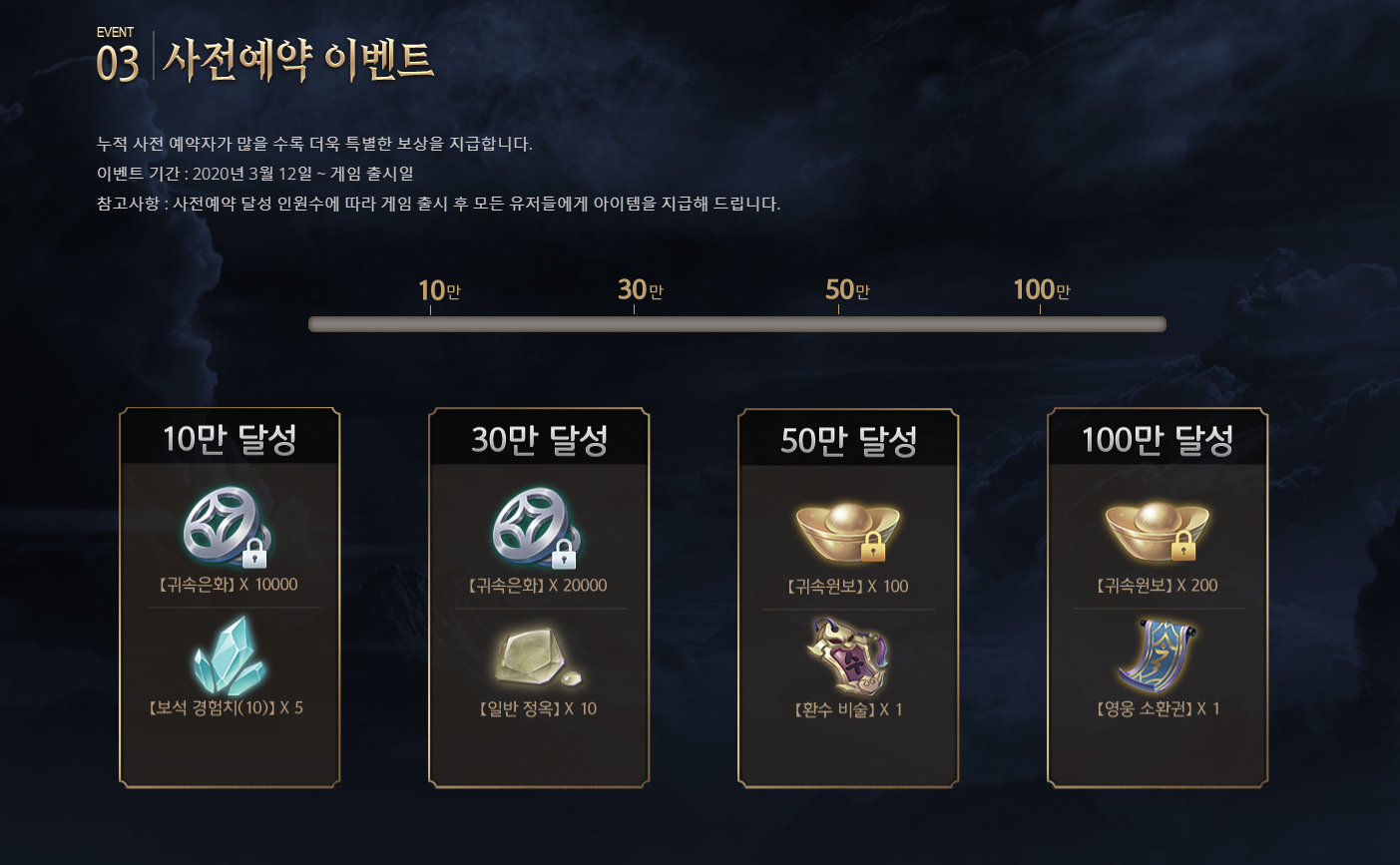Select the 100만 progress bar milestone

tap(1041, 290)
